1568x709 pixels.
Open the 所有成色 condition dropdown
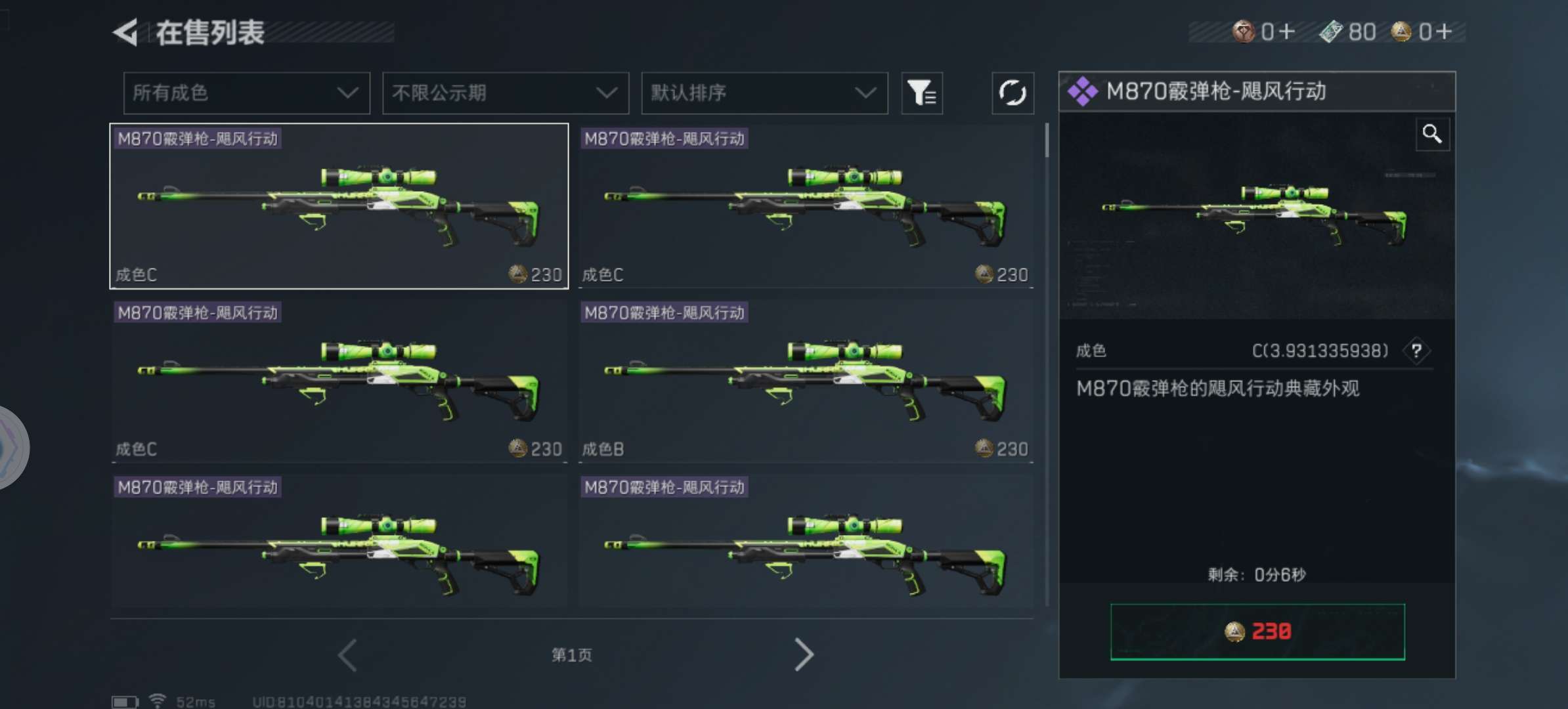click(246, 93)
